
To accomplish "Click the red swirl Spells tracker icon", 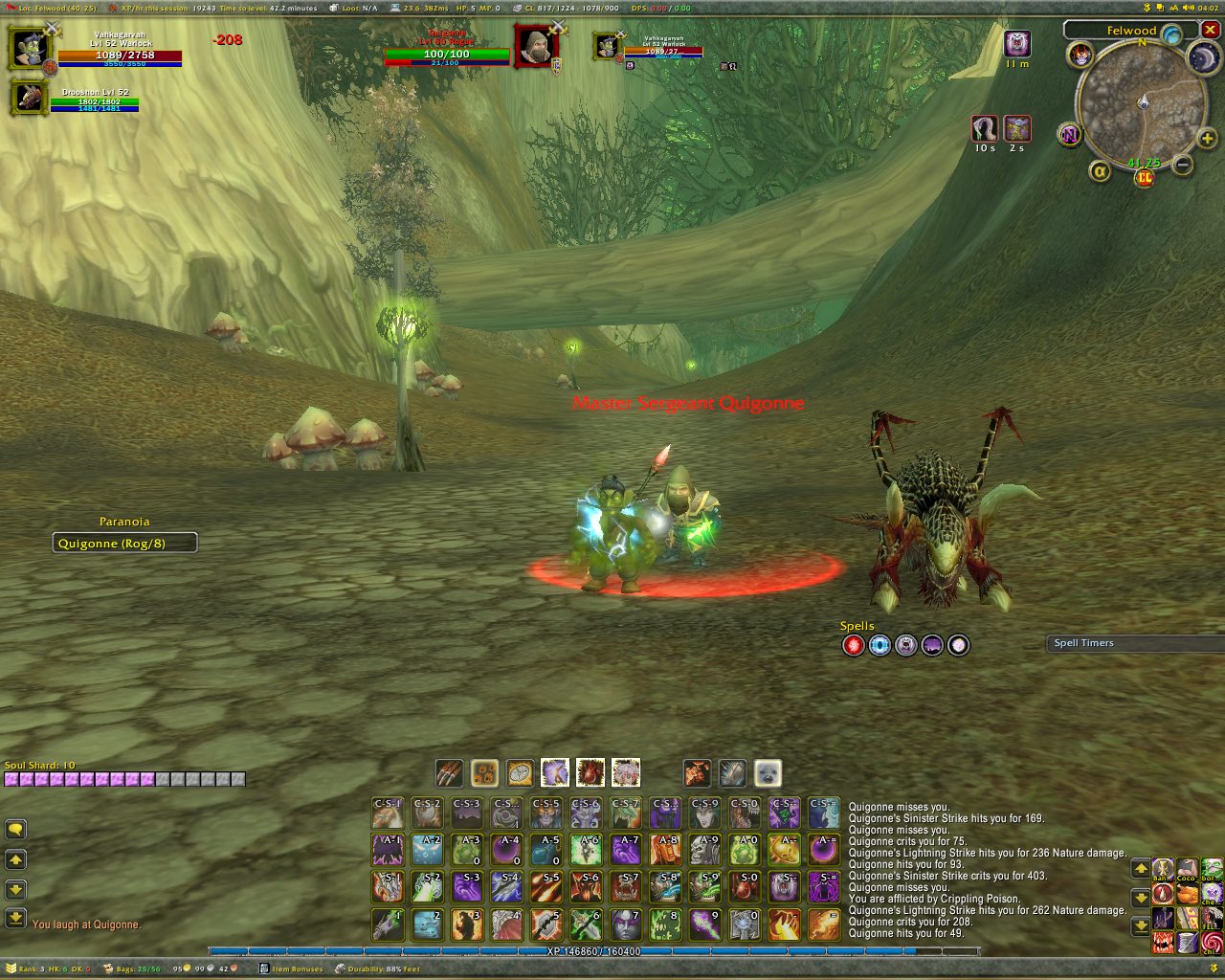I will pos(853,646).
